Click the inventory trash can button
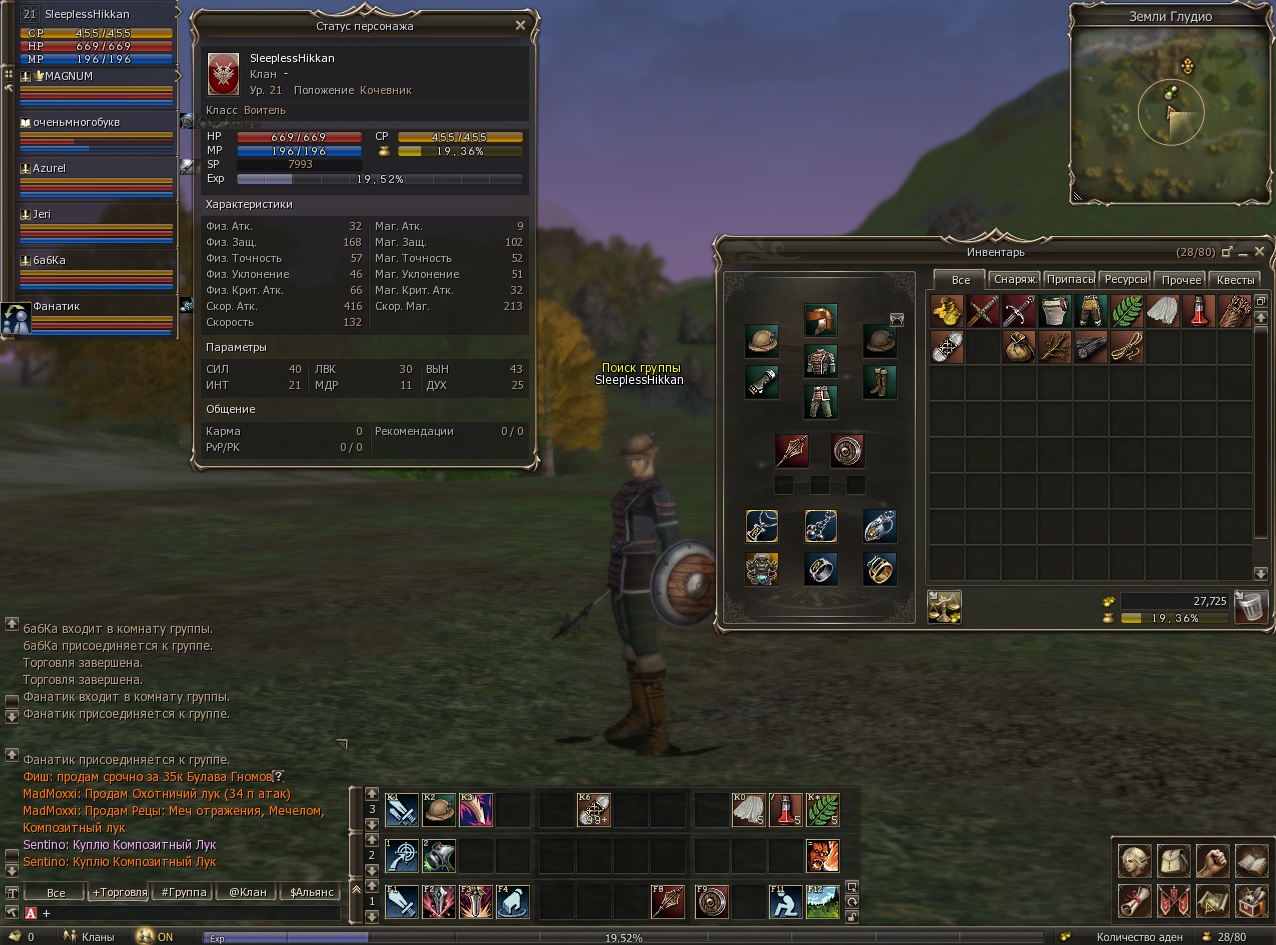 (x=1250, y=607)
